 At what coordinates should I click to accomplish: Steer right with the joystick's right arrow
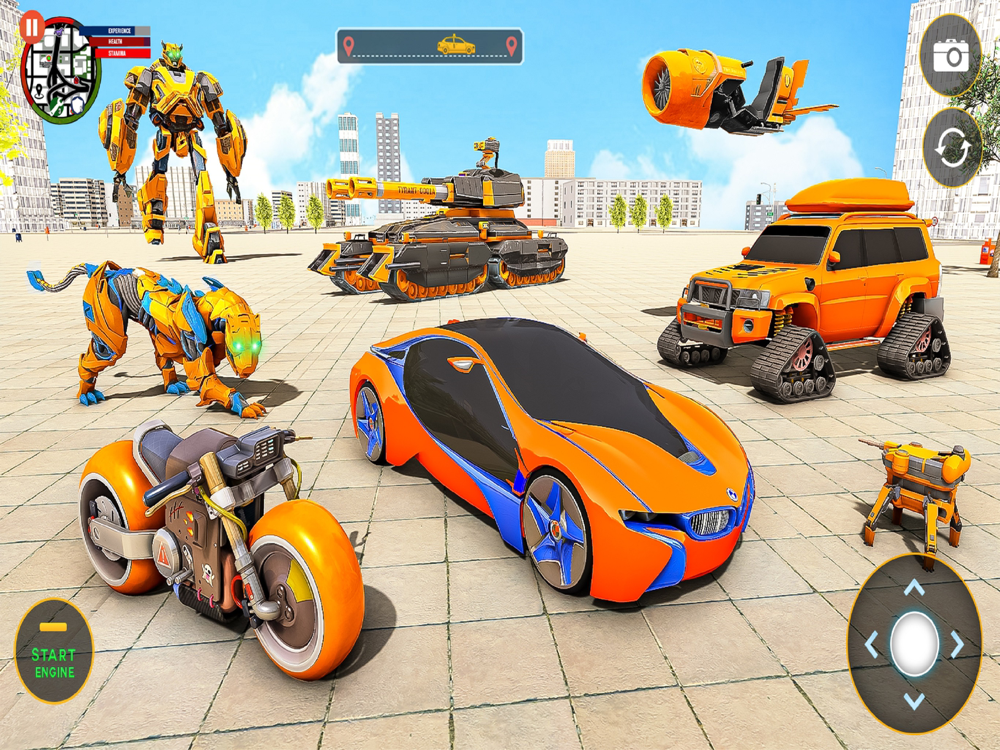(x=957, y=644)
